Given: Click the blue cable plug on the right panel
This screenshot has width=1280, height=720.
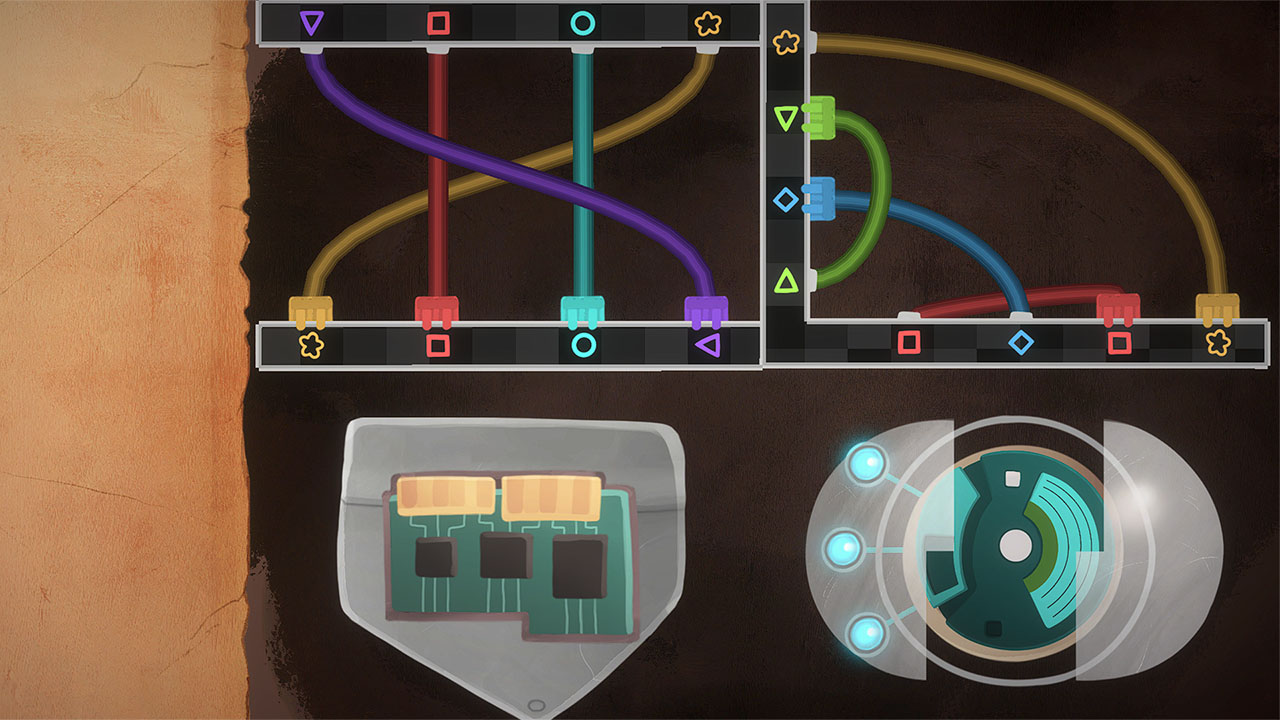Looking at the screenshot, I should (x=818, y=198).
